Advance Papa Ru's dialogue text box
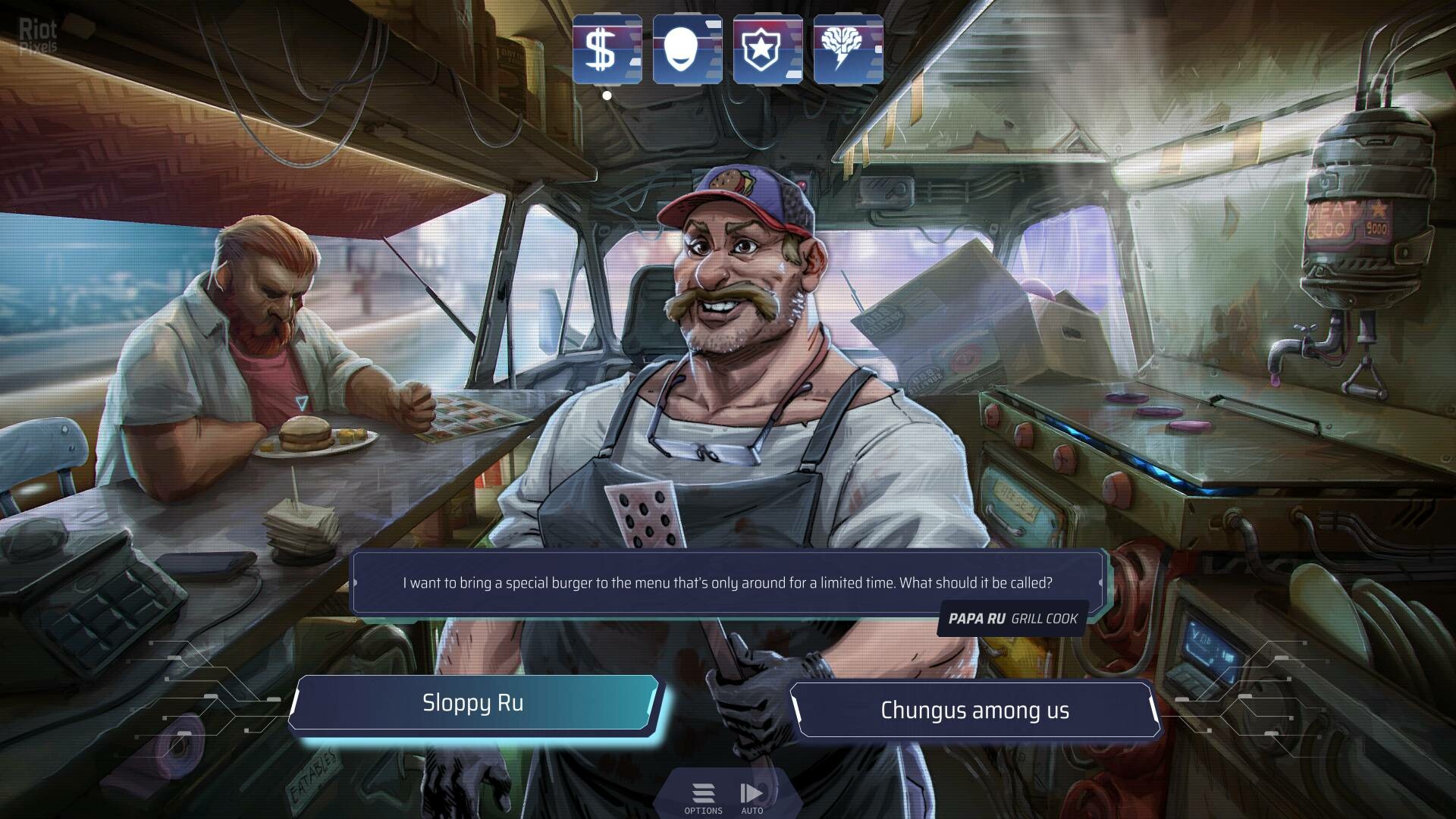This screenshot has height=819, width=1456. click(x=726, y=582)
